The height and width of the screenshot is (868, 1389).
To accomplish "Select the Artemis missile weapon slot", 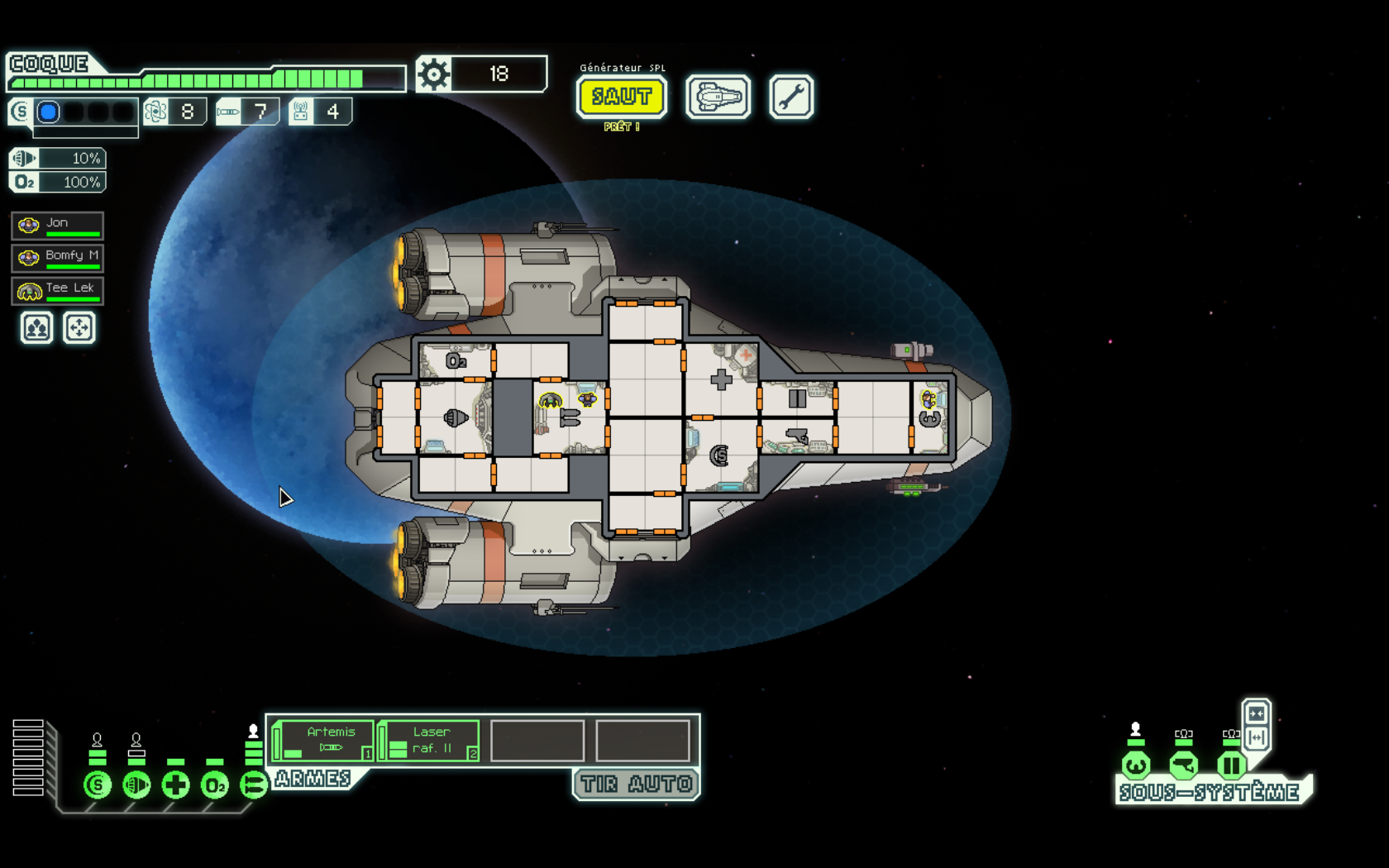I will tap(323, 740).
